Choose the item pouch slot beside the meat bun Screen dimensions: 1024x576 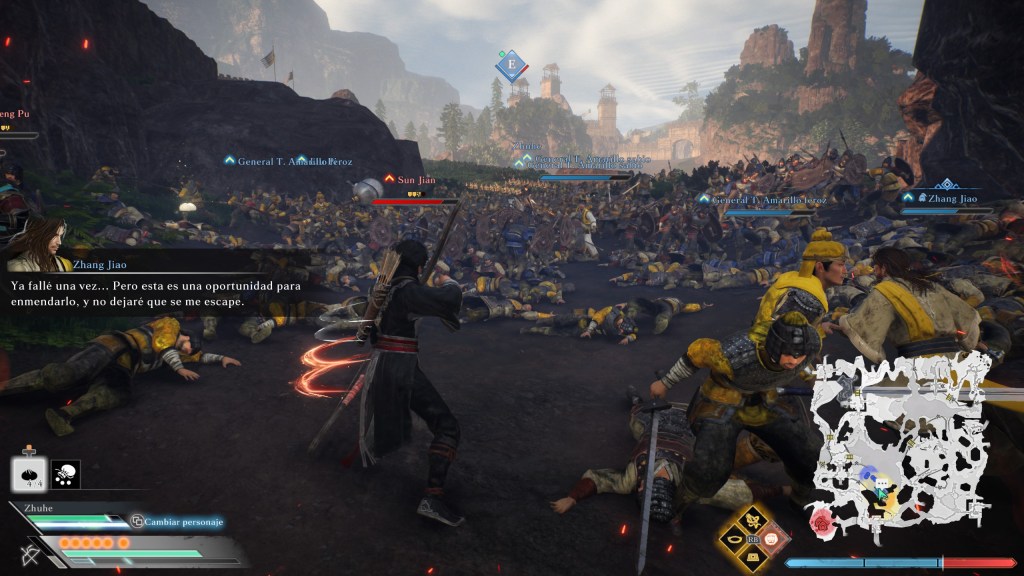point(65,474)
